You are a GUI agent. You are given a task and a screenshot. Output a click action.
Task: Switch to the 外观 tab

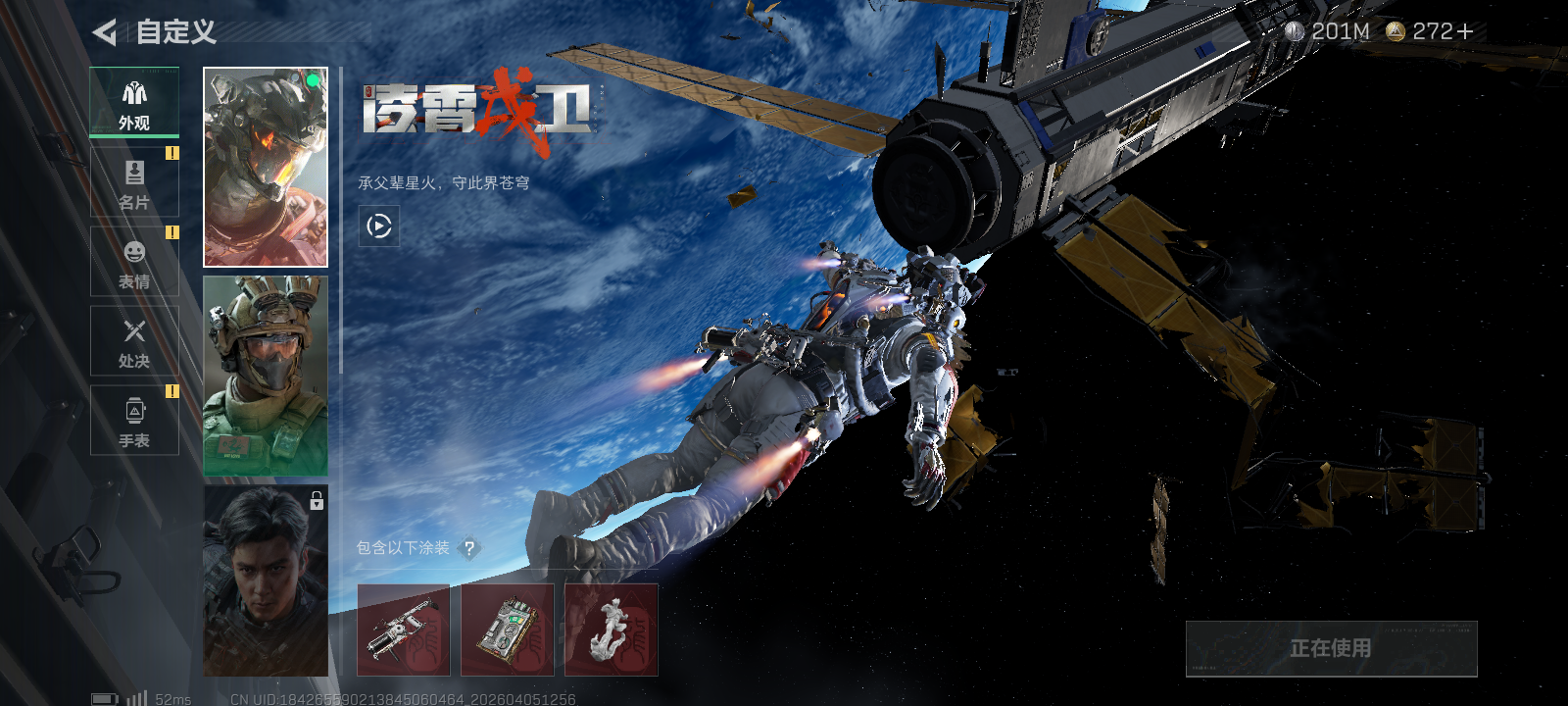[134, 102]
